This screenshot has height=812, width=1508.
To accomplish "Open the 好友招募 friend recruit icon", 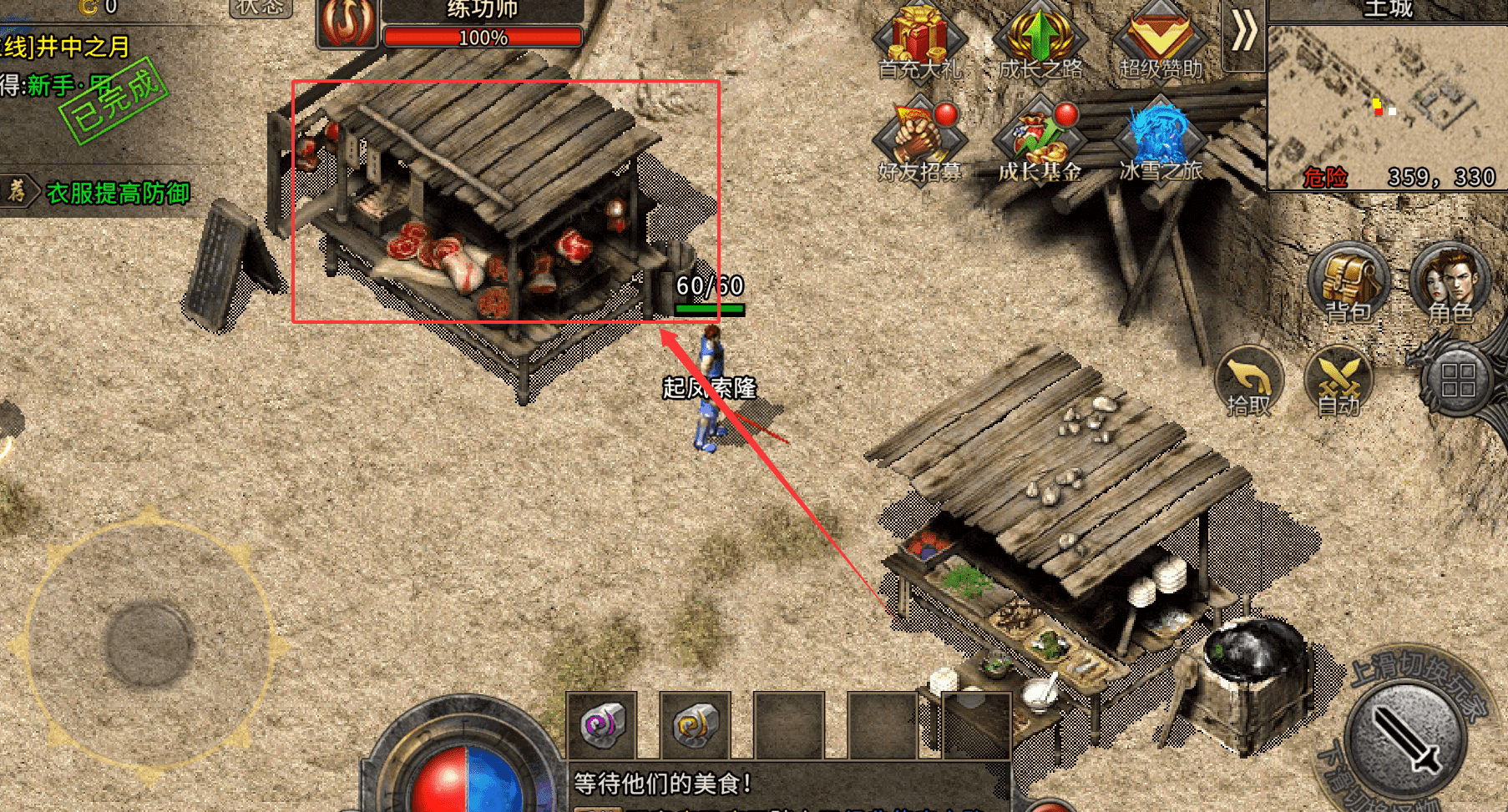I will click(919, 140).
